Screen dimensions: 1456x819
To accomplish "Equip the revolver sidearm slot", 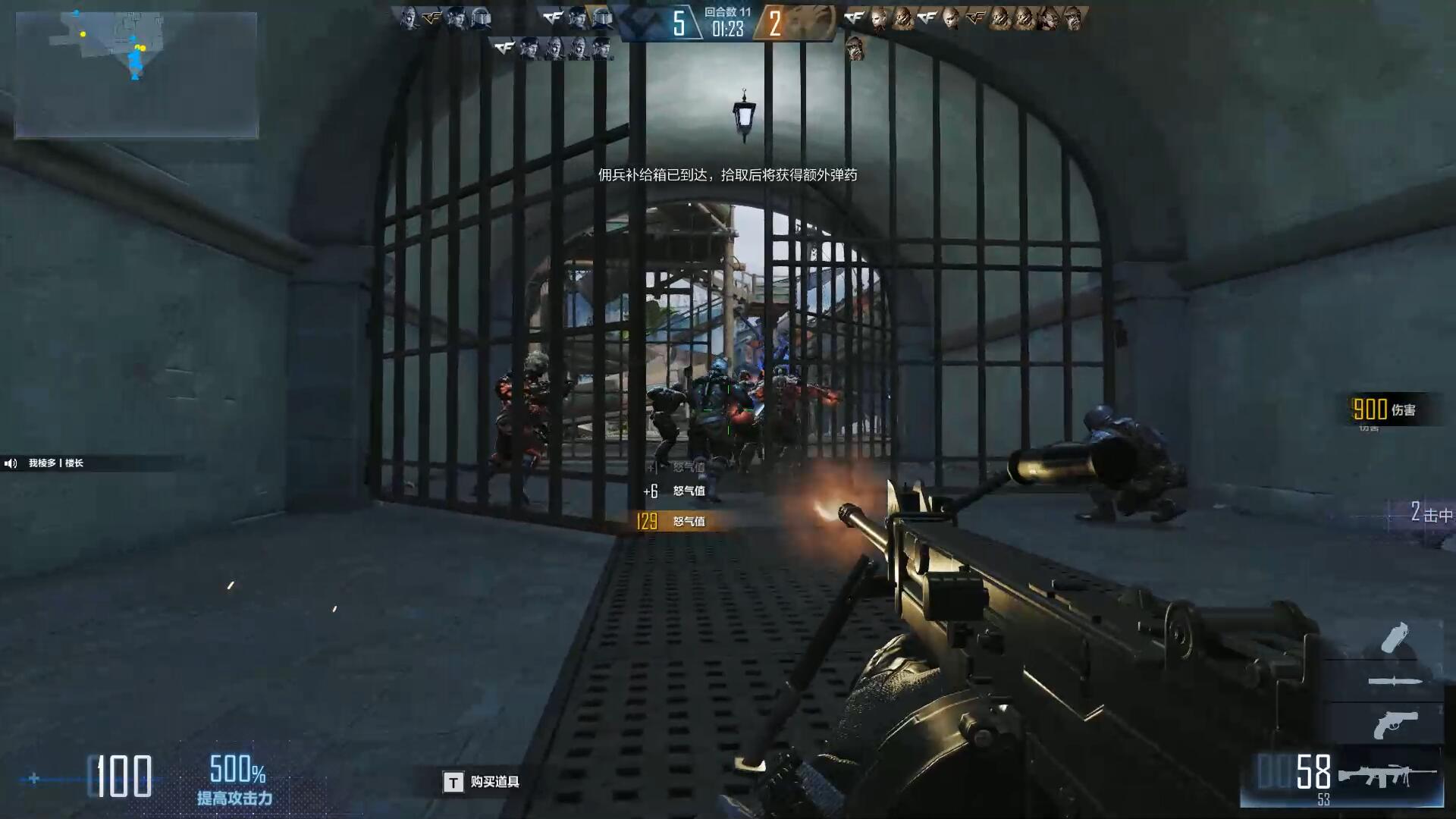I will click(1394, 725).
